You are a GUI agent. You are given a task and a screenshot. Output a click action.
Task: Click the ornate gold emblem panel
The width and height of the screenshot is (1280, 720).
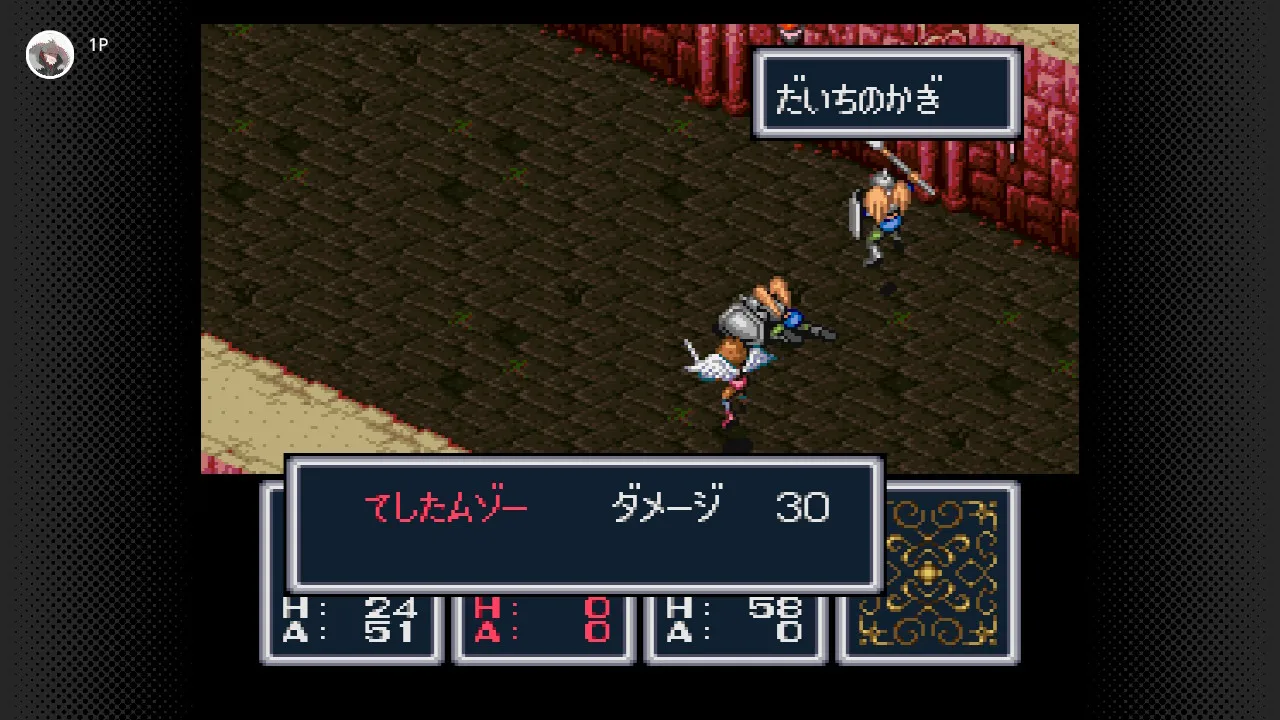click(x=928, y=572)
